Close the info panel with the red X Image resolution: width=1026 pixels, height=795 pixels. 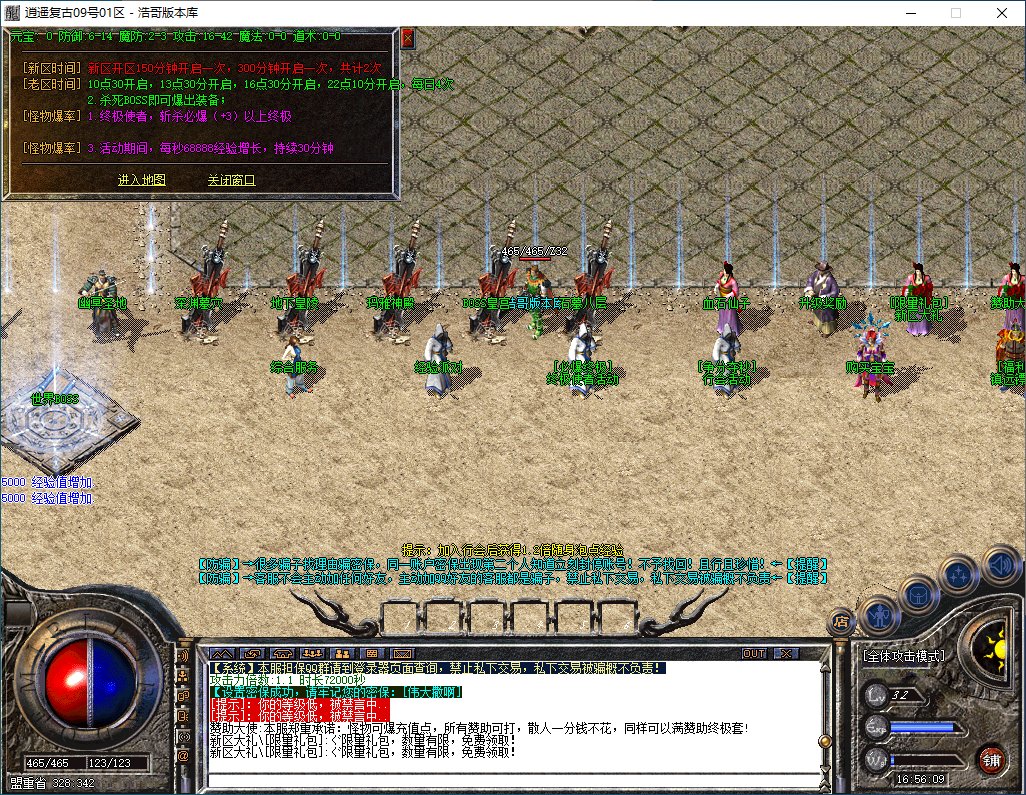click(408, 38)
